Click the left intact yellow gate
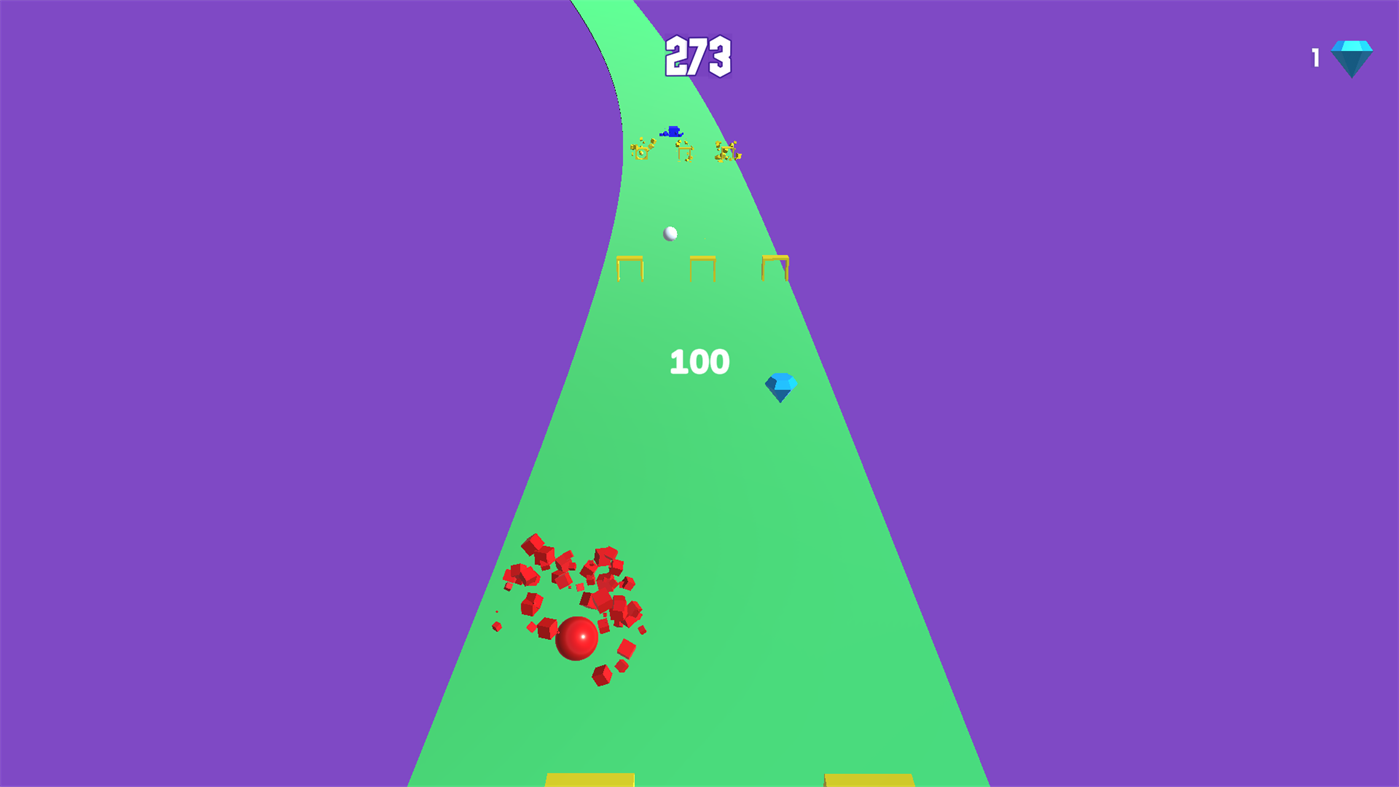The width and height of the screenshot is (1399, 787). pos(628,267)
